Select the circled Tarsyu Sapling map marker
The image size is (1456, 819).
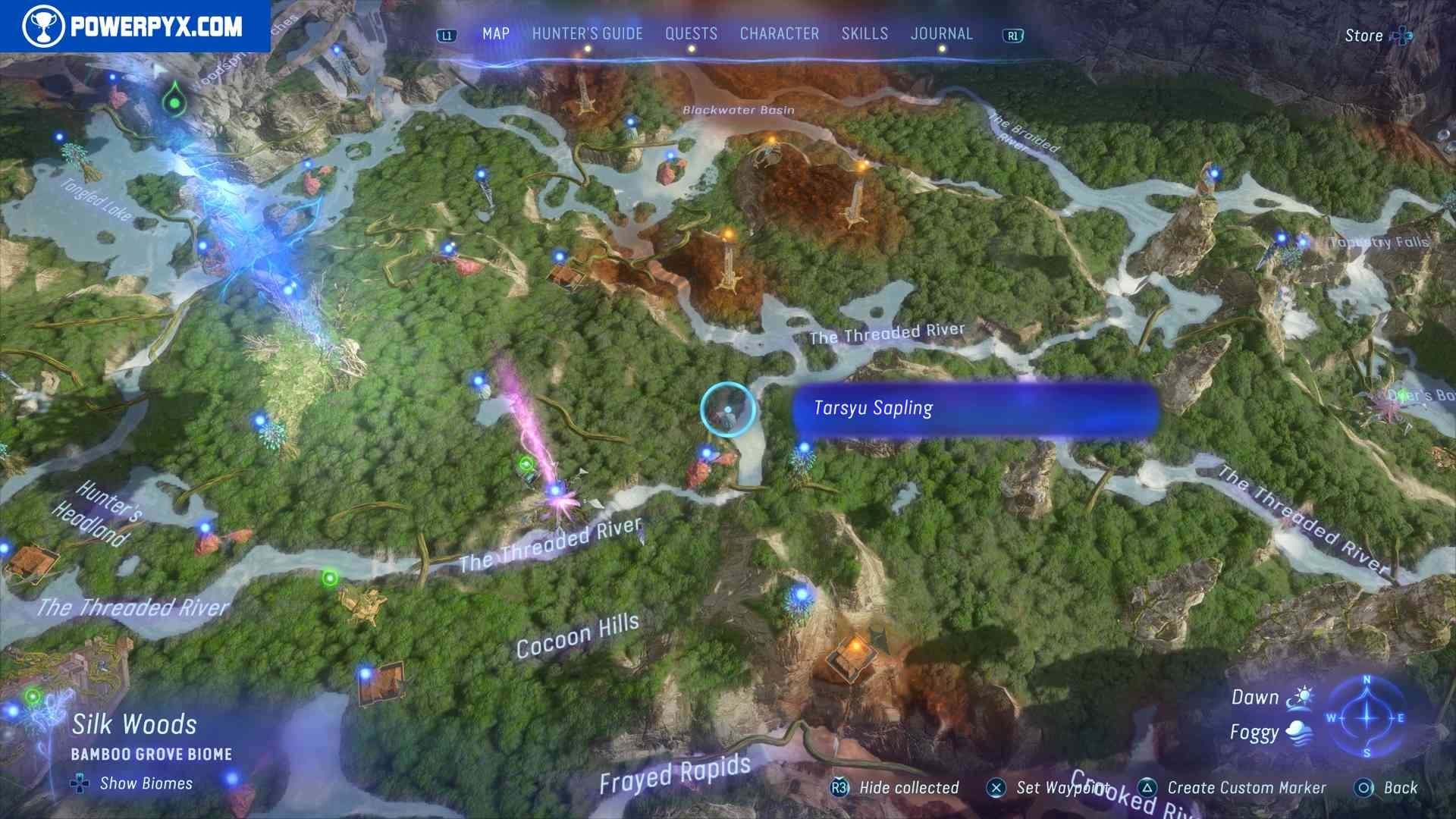[x=728, y=409]
